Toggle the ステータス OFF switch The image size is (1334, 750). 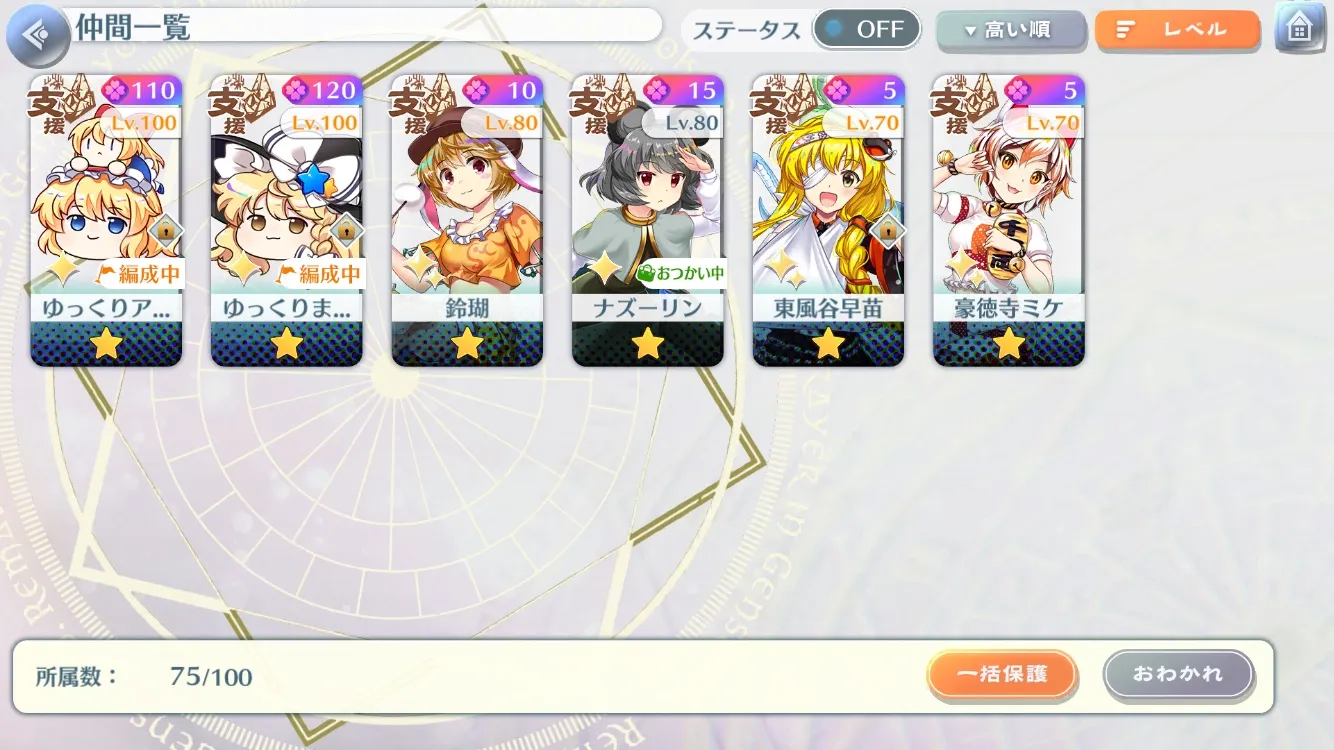pyautogui.click(x=866, y=30)
